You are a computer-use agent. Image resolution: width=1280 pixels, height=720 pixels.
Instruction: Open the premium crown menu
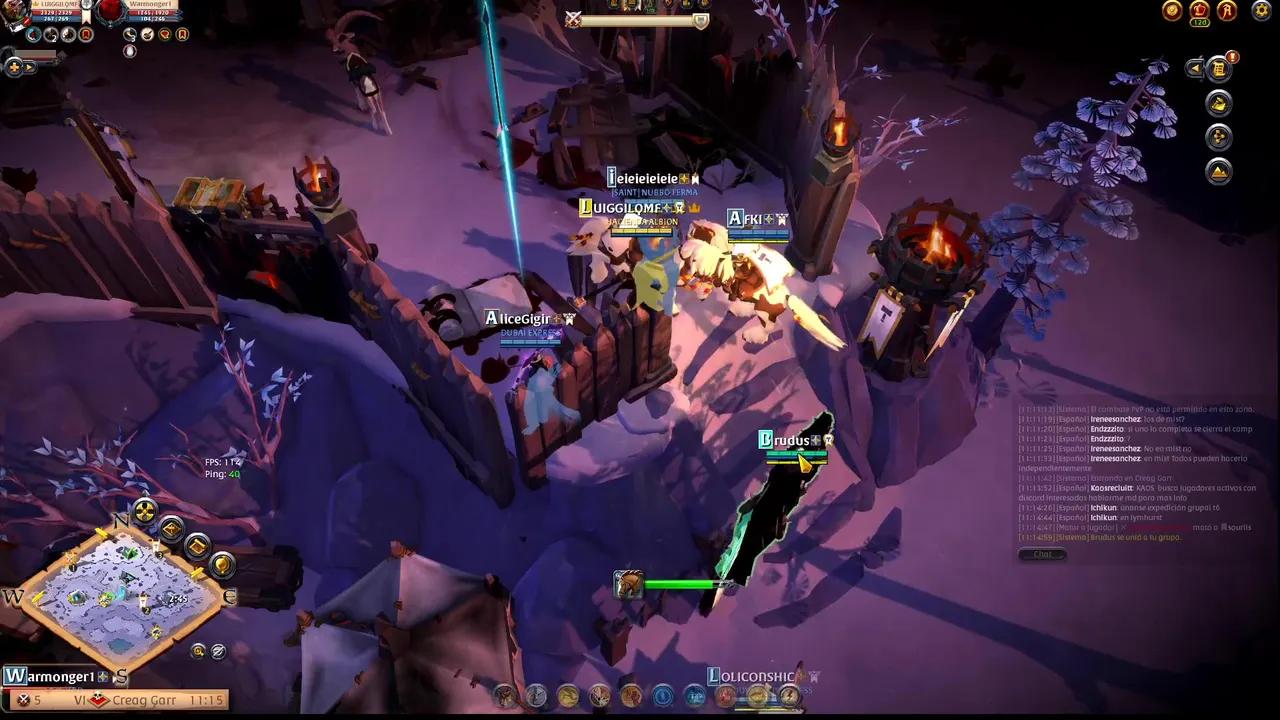(1199, 10)
